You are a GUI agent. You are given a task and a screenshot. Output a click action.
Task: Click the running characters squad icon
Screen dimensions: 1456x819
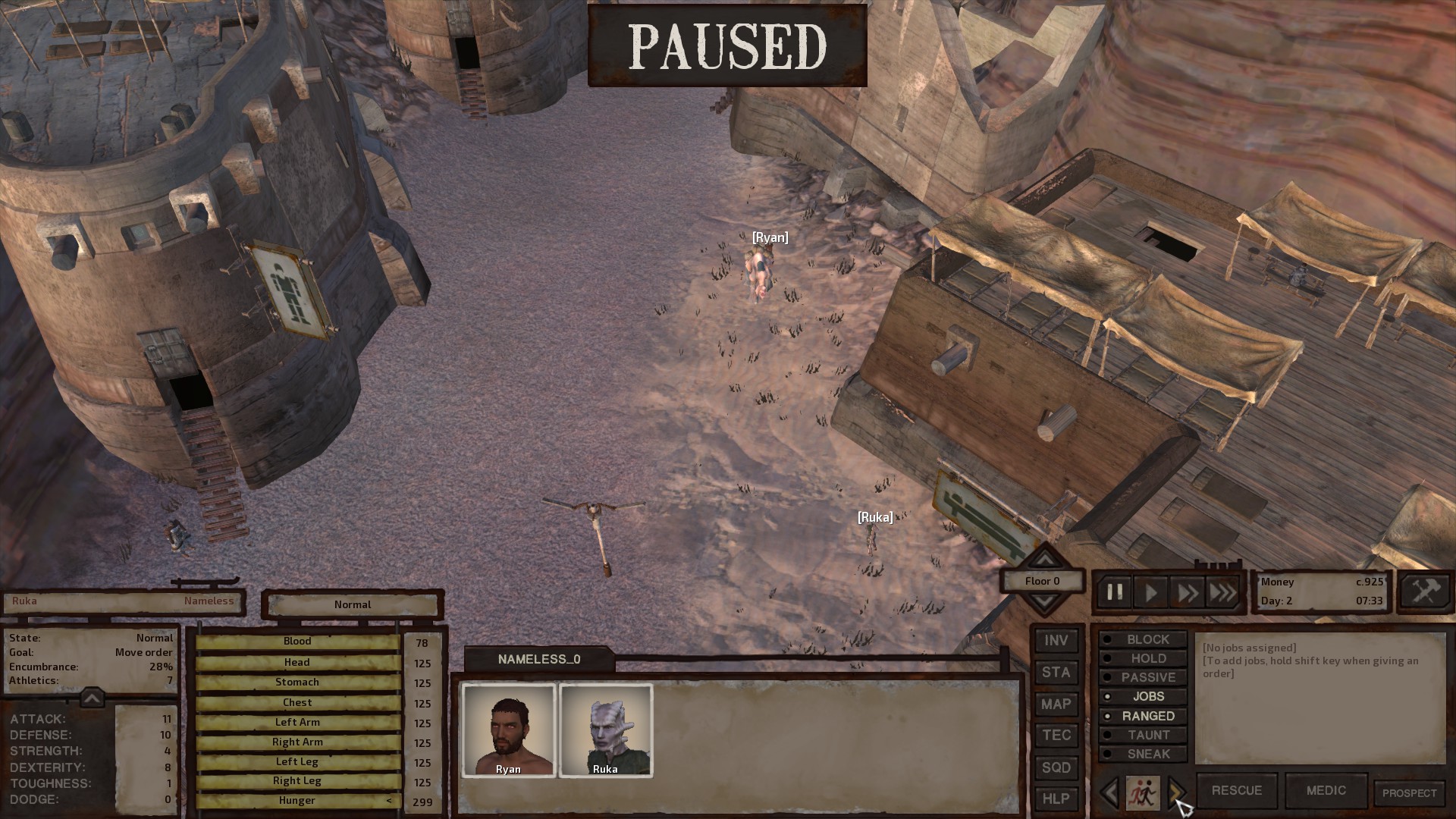point(1142,793)
